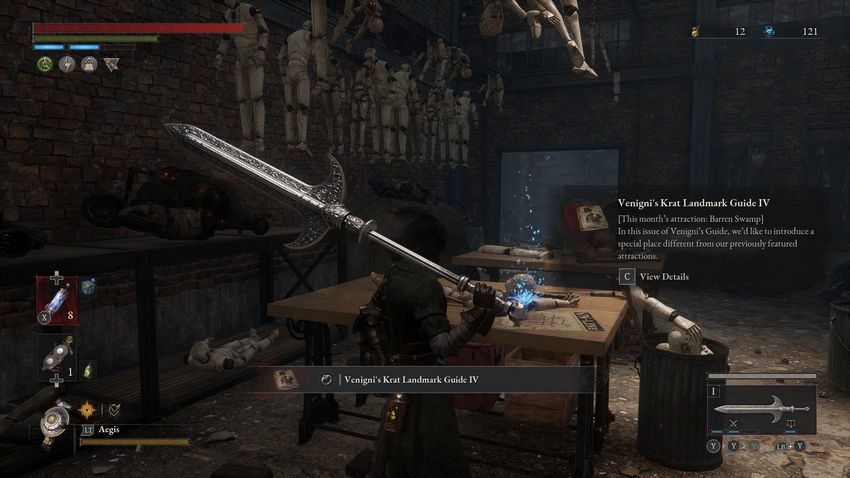850x478 pixels.
Task: Select the Pulse Cell healing item slot
Action: point(55,302)
